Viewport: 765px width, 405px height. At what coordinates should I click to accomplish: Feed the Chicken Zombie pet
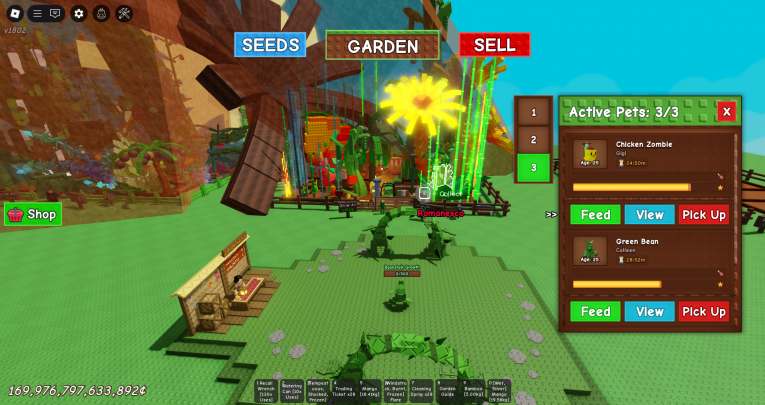click(595, 215)
